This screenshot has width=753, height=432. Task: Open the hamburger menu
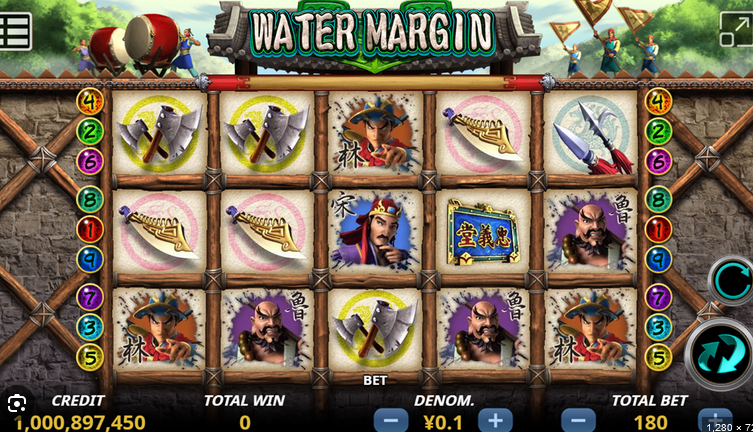coord(15,29)
